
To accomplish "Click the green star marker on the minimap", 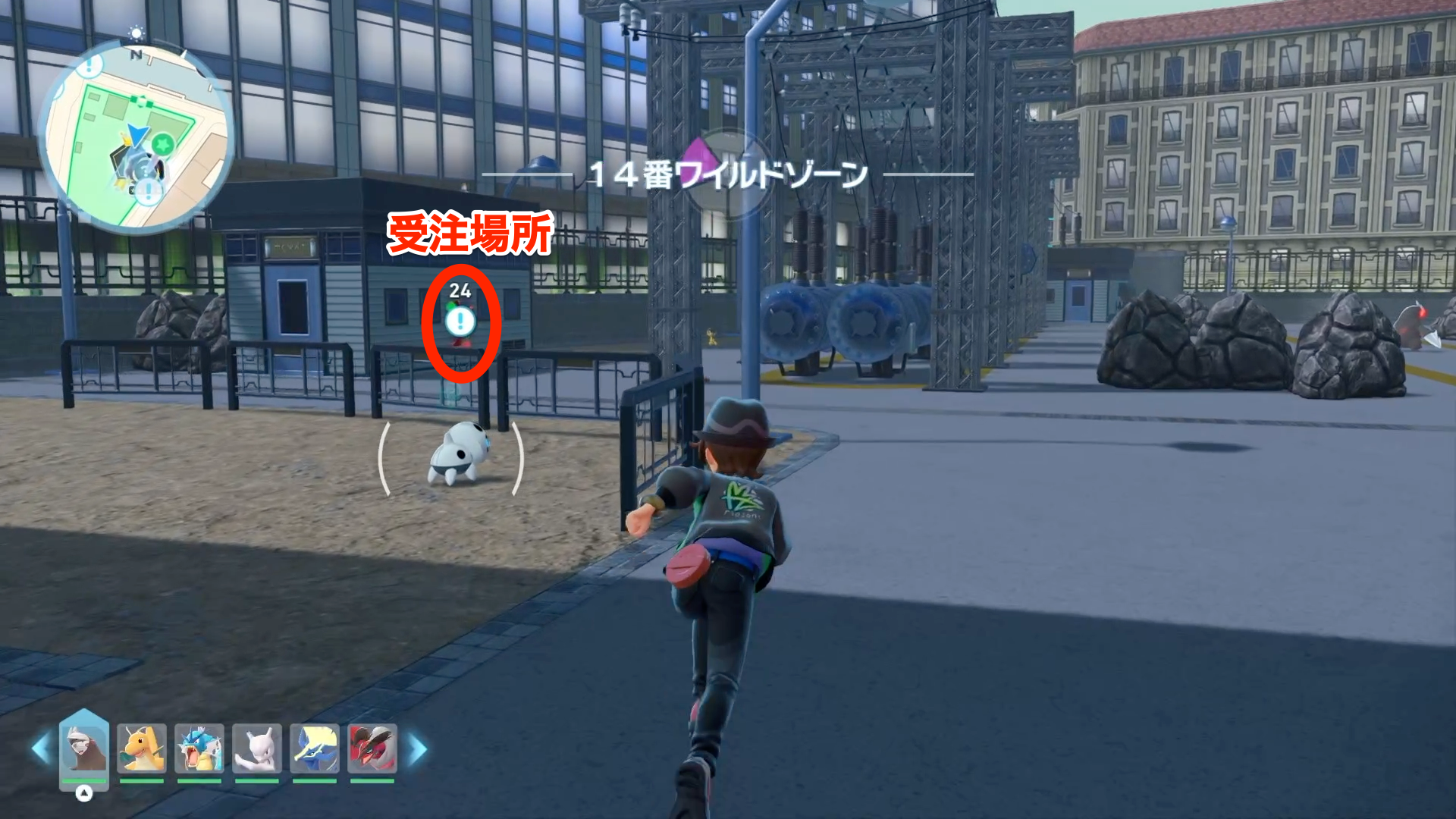I will [x=162, y=145].
